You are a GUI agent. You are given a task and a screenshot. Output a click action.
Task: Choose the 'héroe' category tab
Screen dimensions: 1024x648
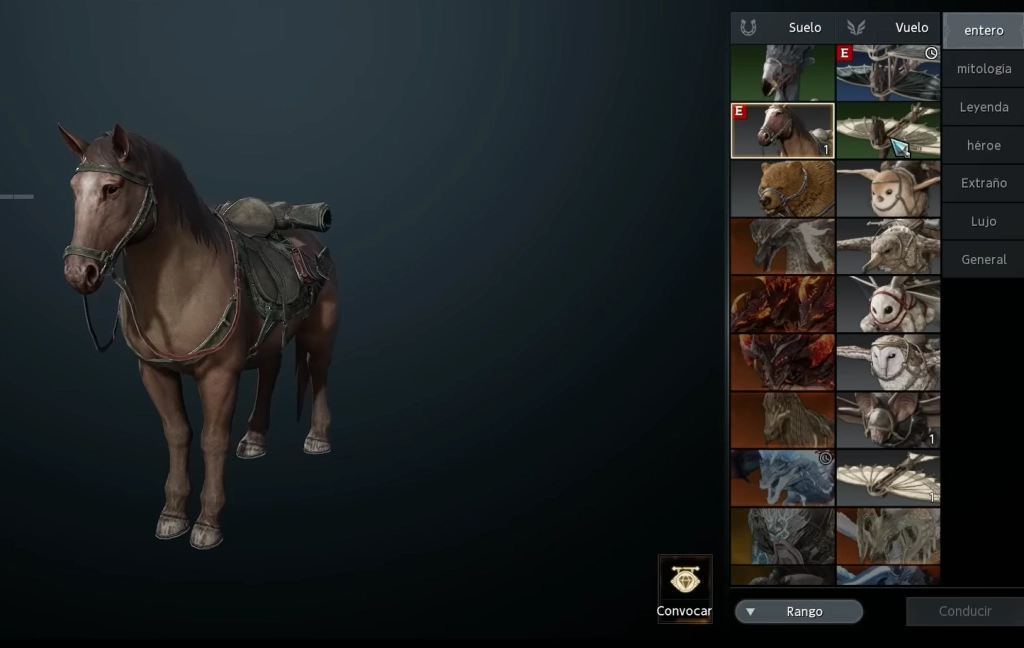click(983, 145)
